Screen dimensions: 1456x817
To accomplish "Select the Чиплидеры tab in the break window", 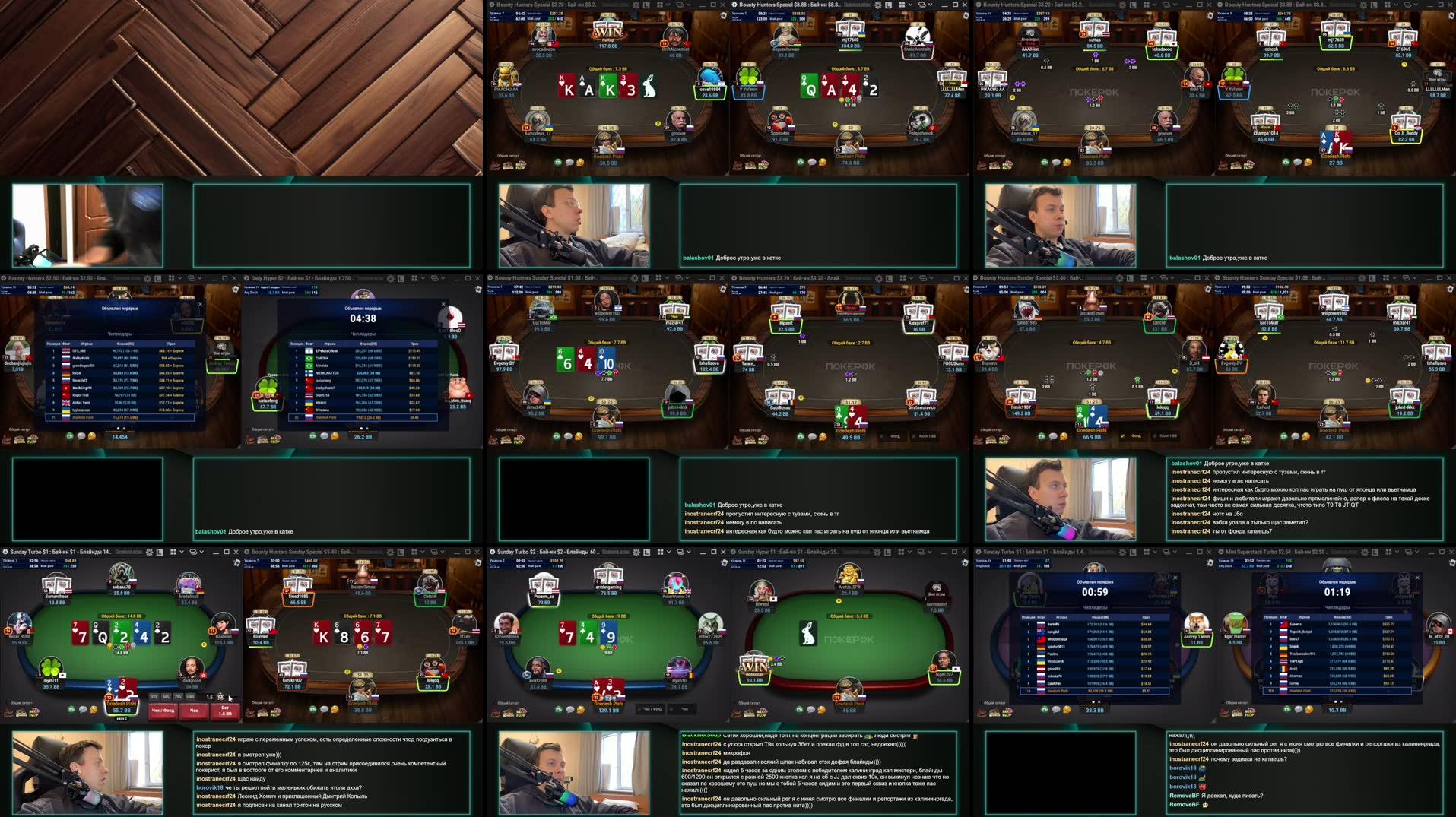I will [1094, 607].
